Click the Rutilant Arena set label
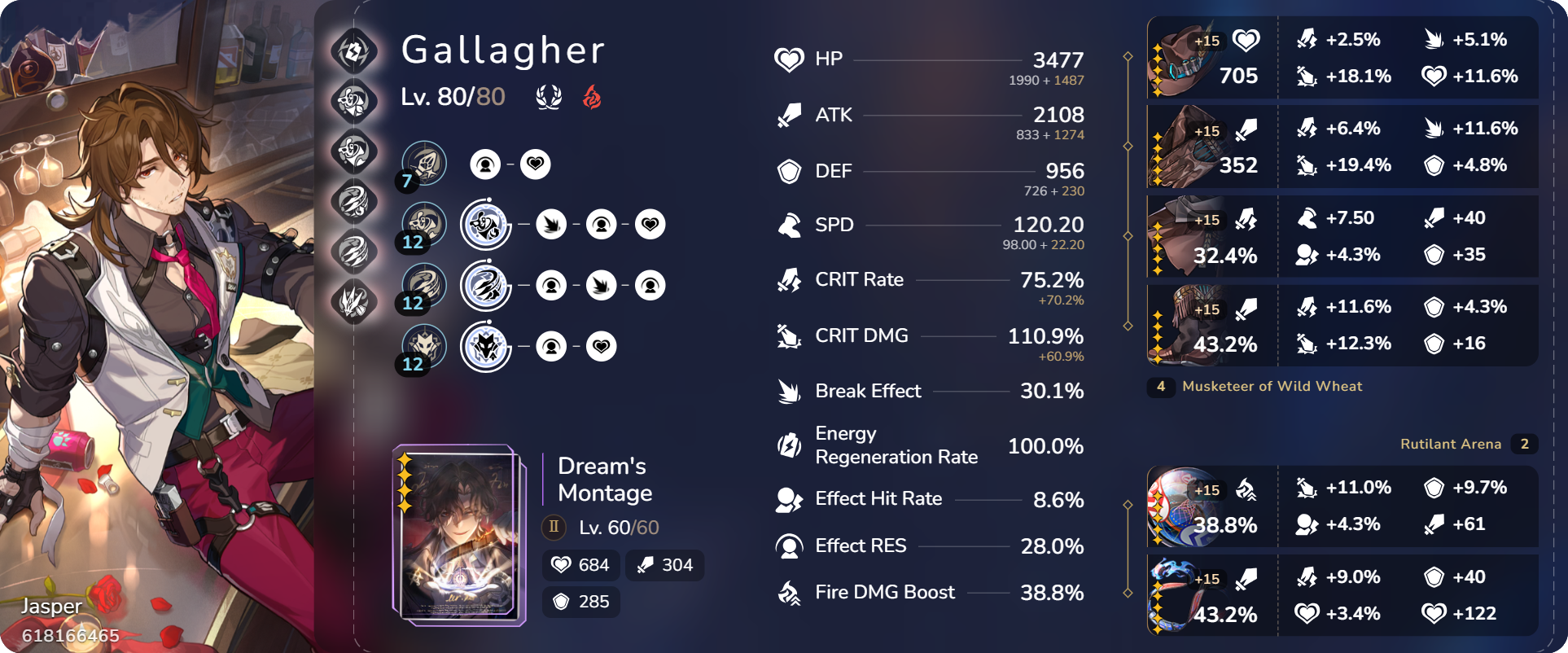1568x653 pixels. 1452,444
